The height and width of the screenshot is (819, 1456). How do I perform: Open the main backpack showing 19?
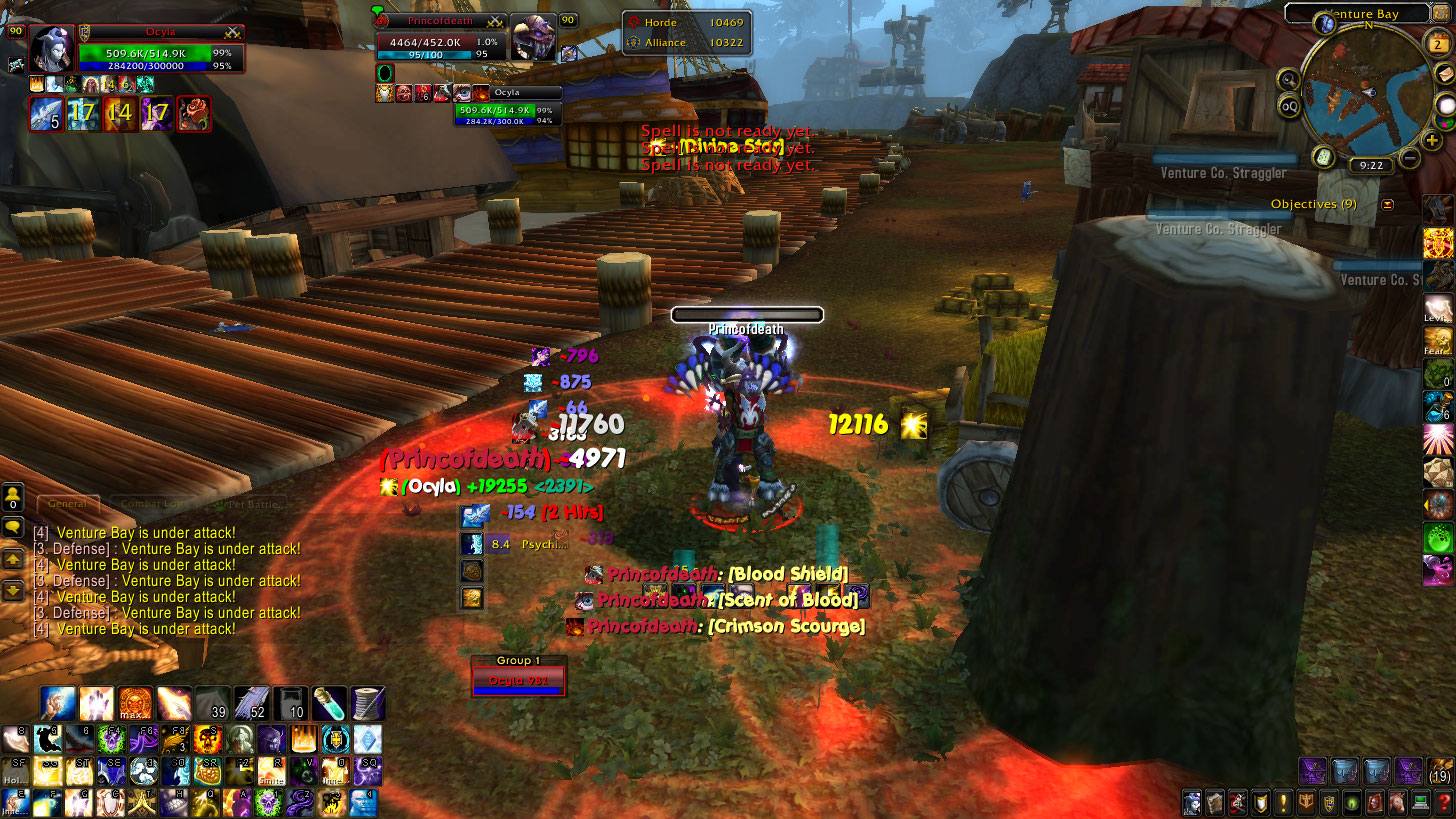click(1440, 771)
